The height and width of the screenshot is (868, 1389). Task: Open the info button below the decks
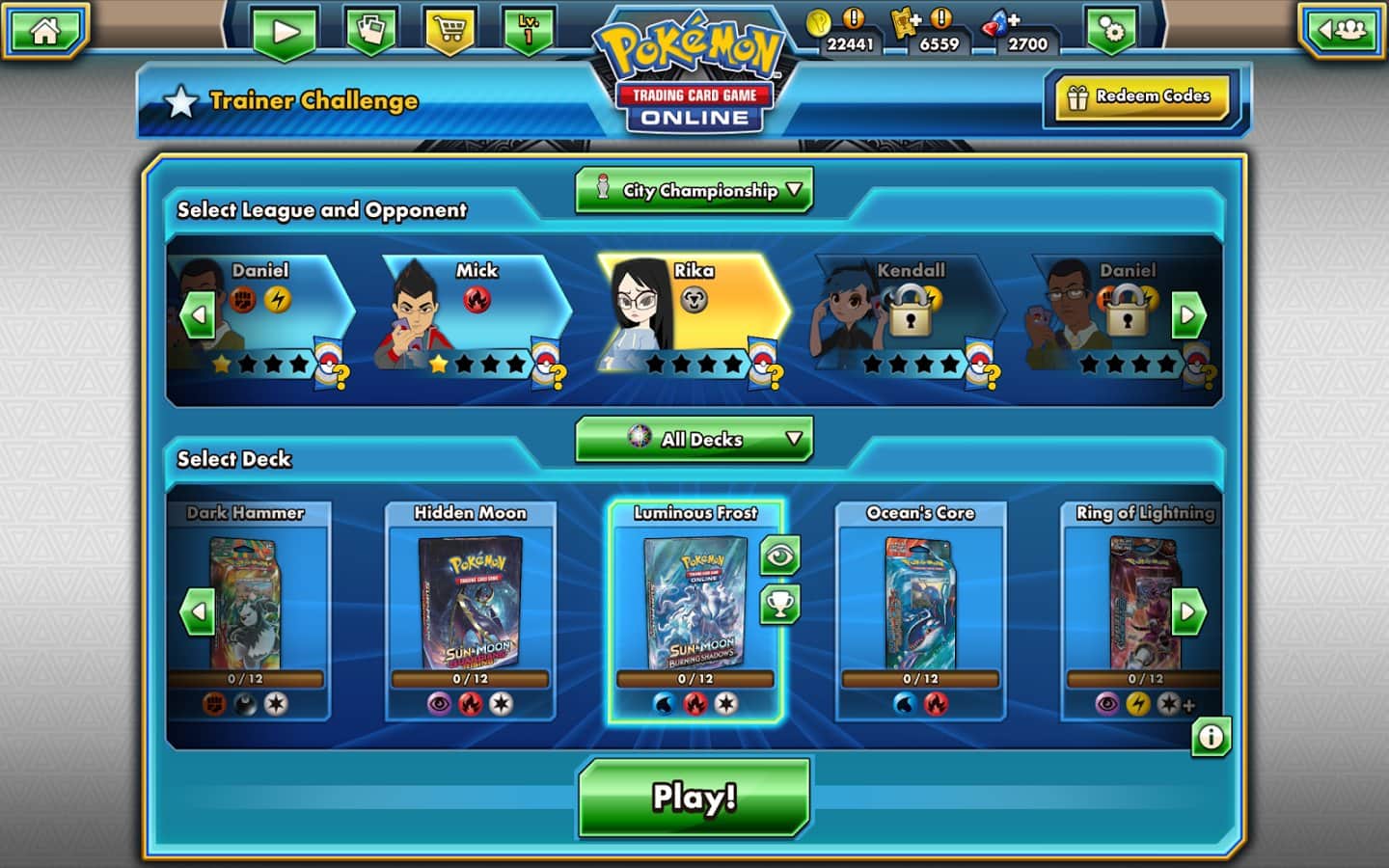(x=1211, y=738)
